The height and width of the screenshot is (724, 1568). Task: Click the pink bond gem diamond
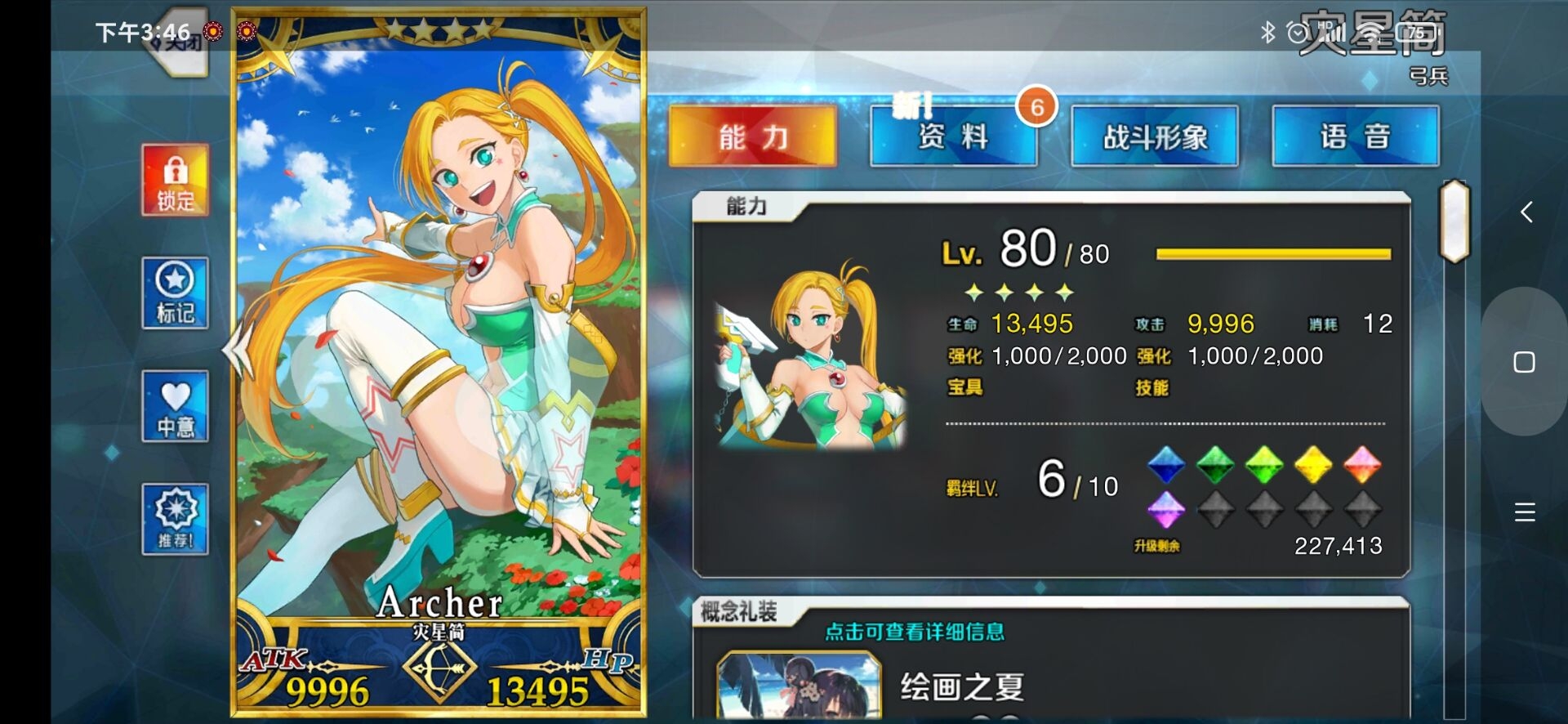(1363, 466)
